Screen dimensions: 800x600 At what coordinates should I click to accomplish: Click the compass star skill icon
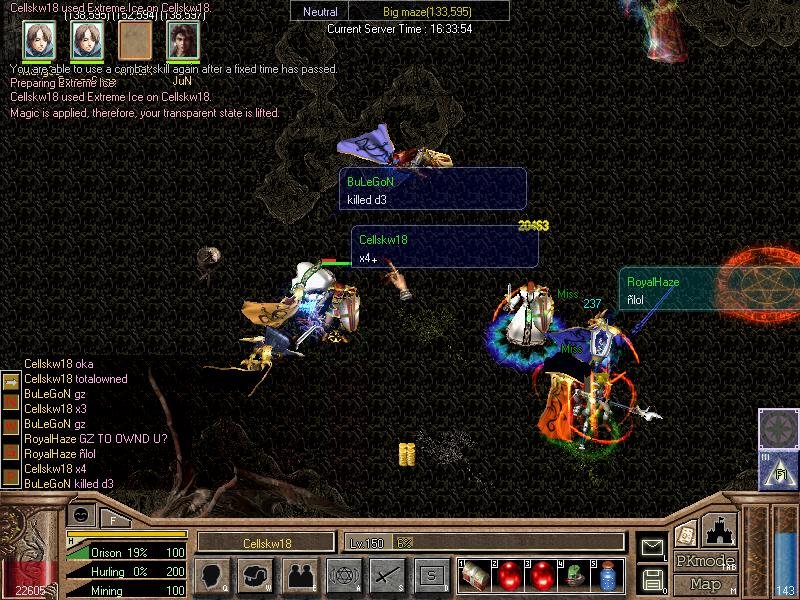pyautogui.click(x=775, y=428)
